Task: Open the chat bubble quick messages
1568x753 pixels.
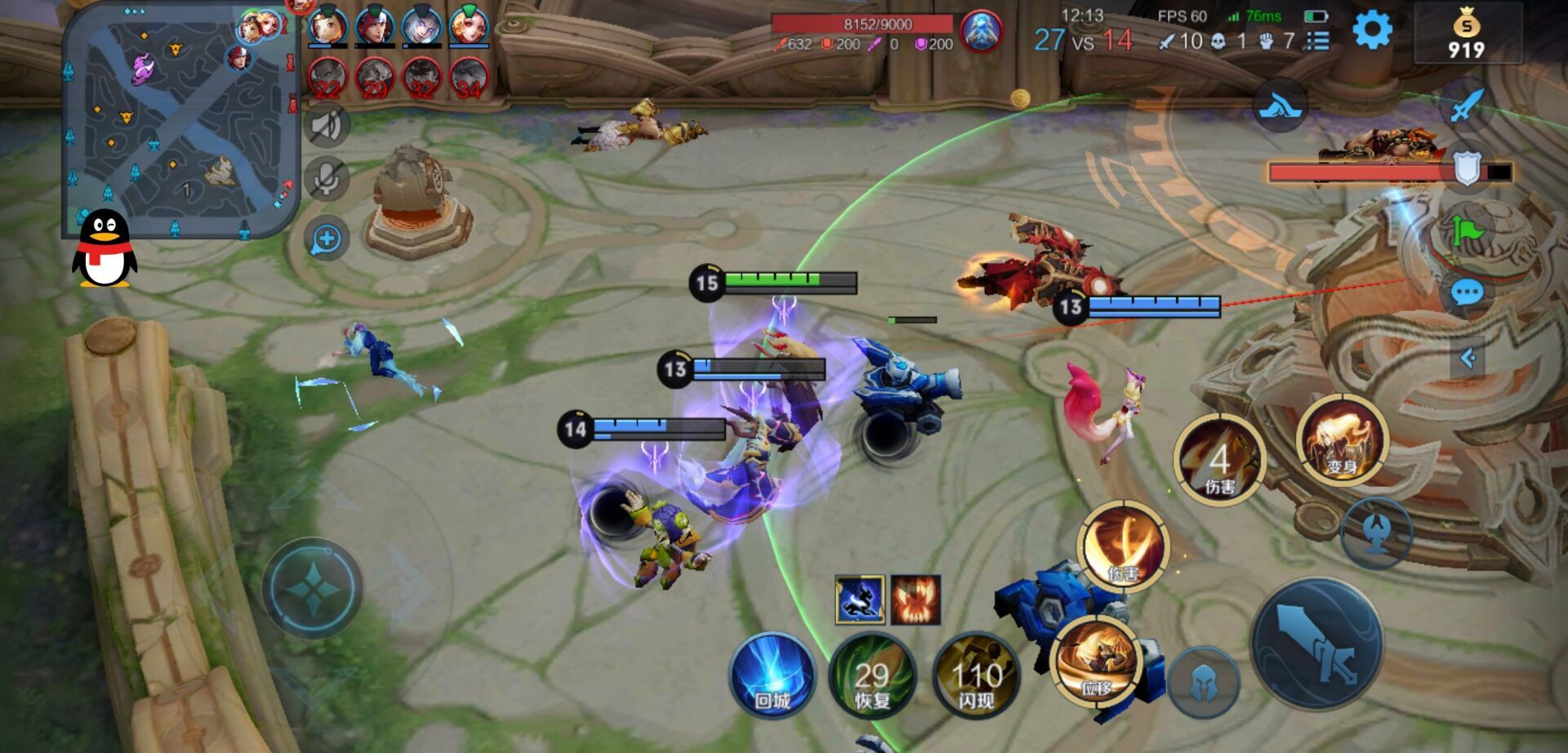Action: click(1467, 292)
